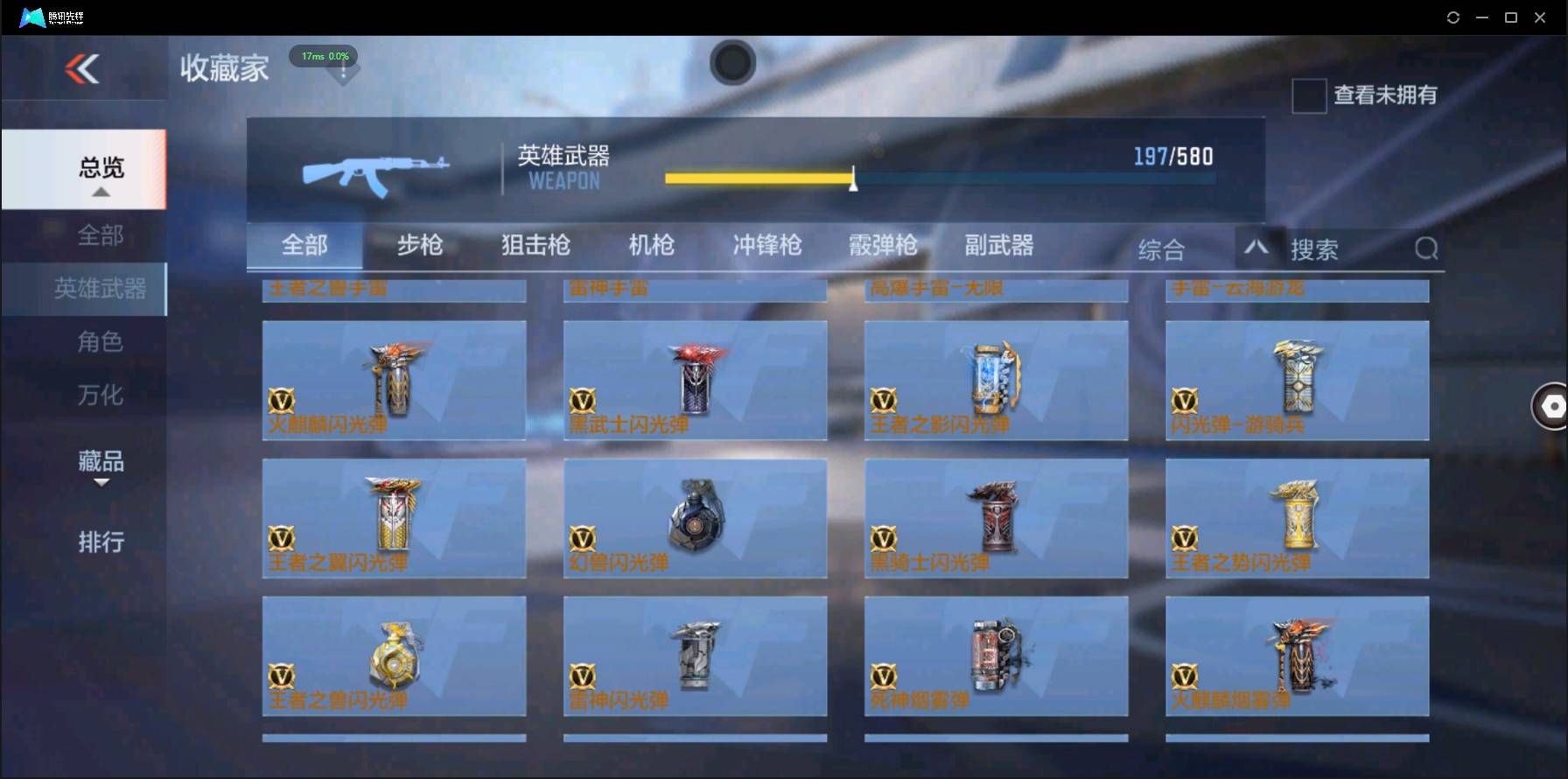This screenshot has width=1568, height=779.
Task: Select 角色 in the left sidebar
Action: pos(101,341)
